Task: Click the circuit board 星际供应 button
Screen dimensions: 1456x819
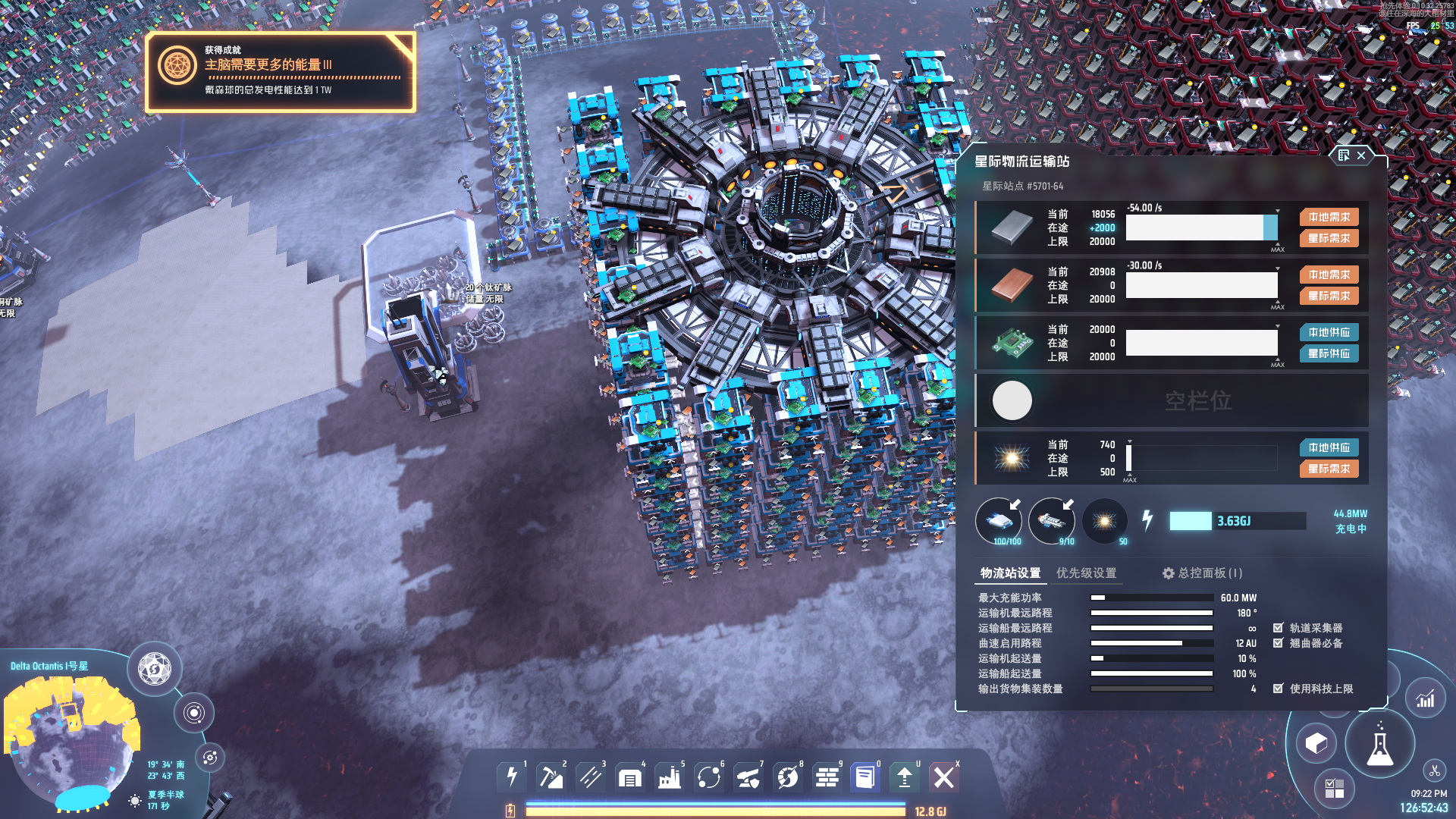Action: click(1329, 354)
